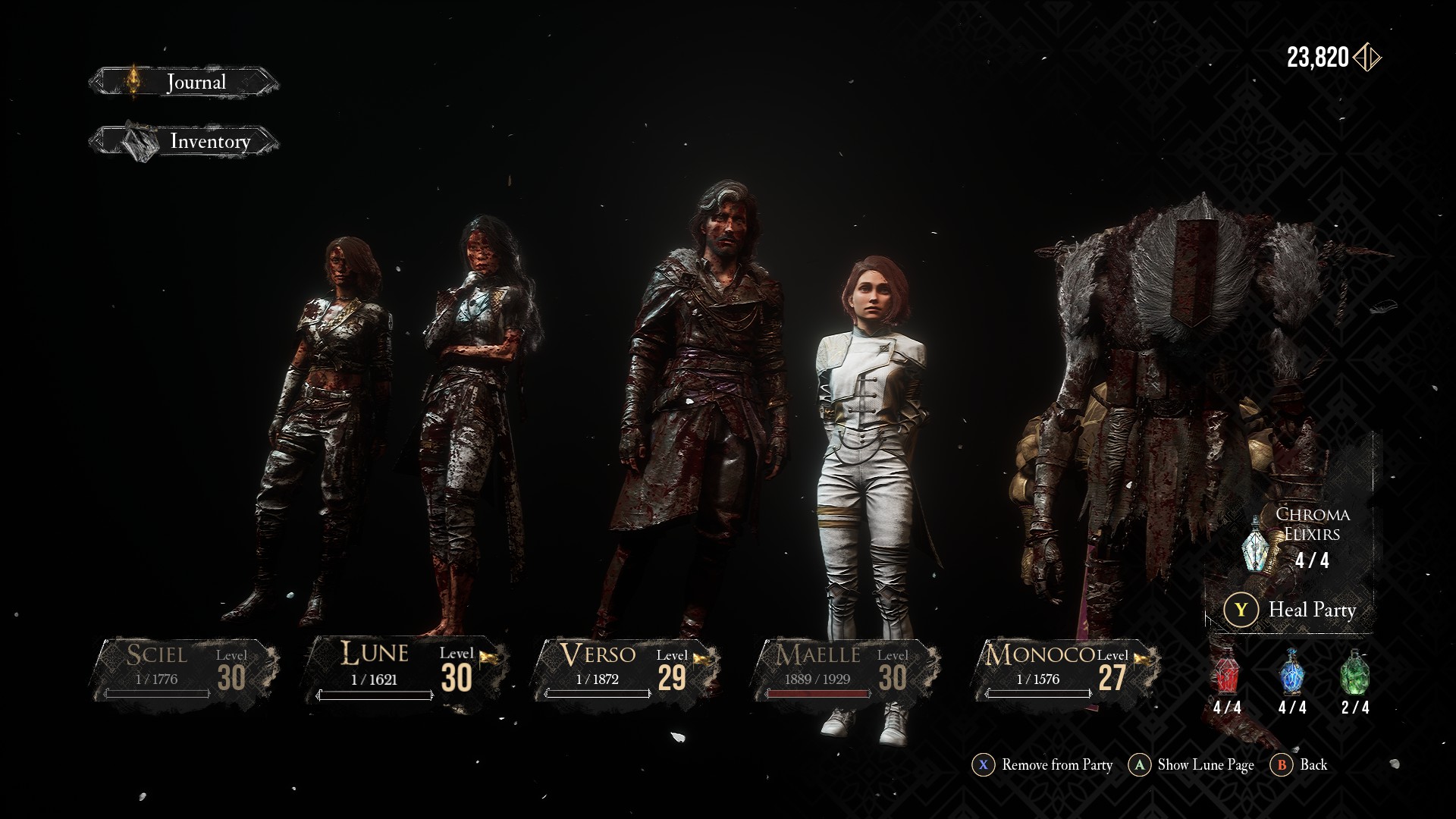Open the Inventory menu

click(x=184, y=142)
